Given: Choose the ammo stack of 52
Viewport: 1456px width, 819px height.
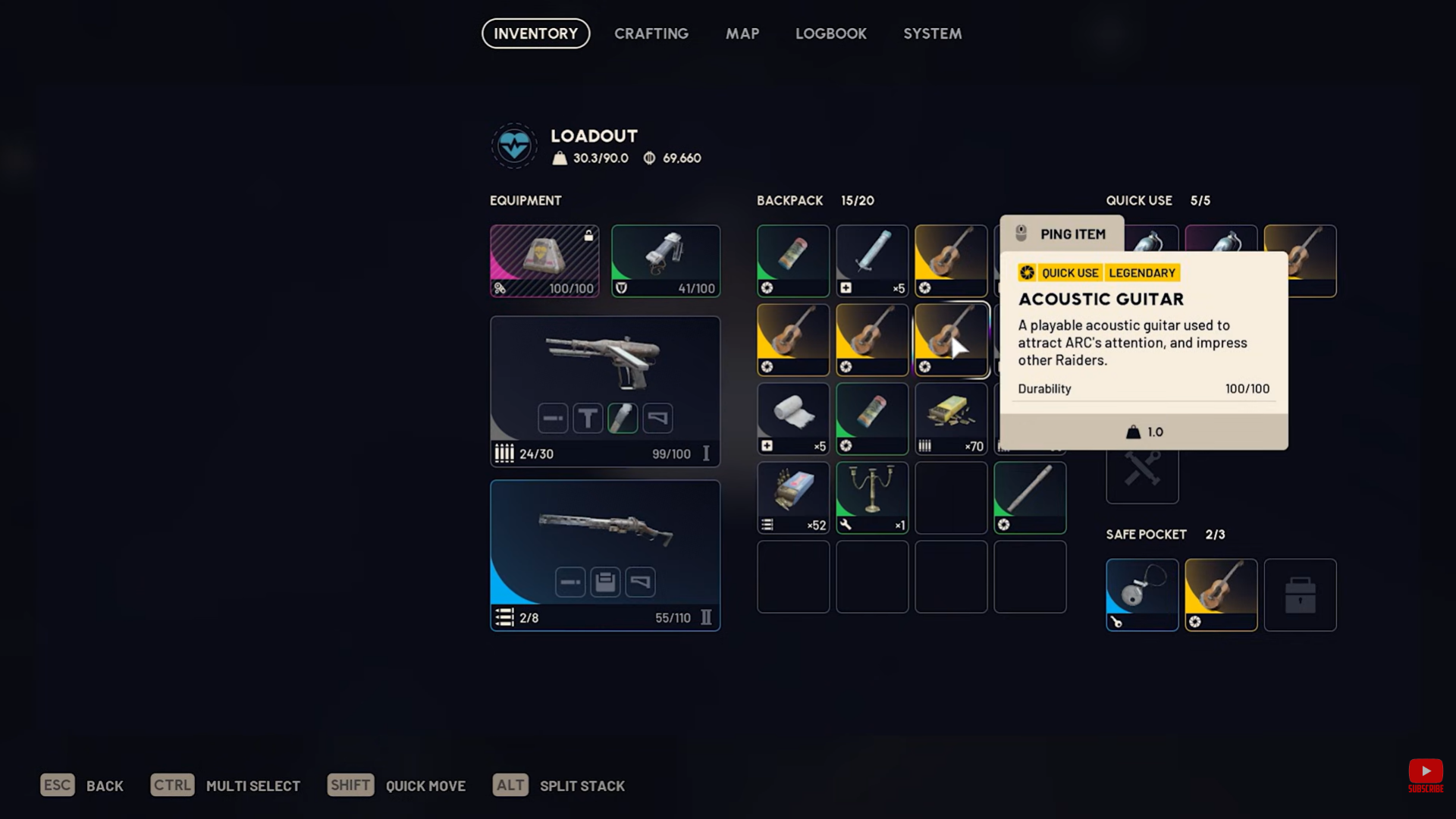Looking at the screenshot, I should [x=793, y=497].
